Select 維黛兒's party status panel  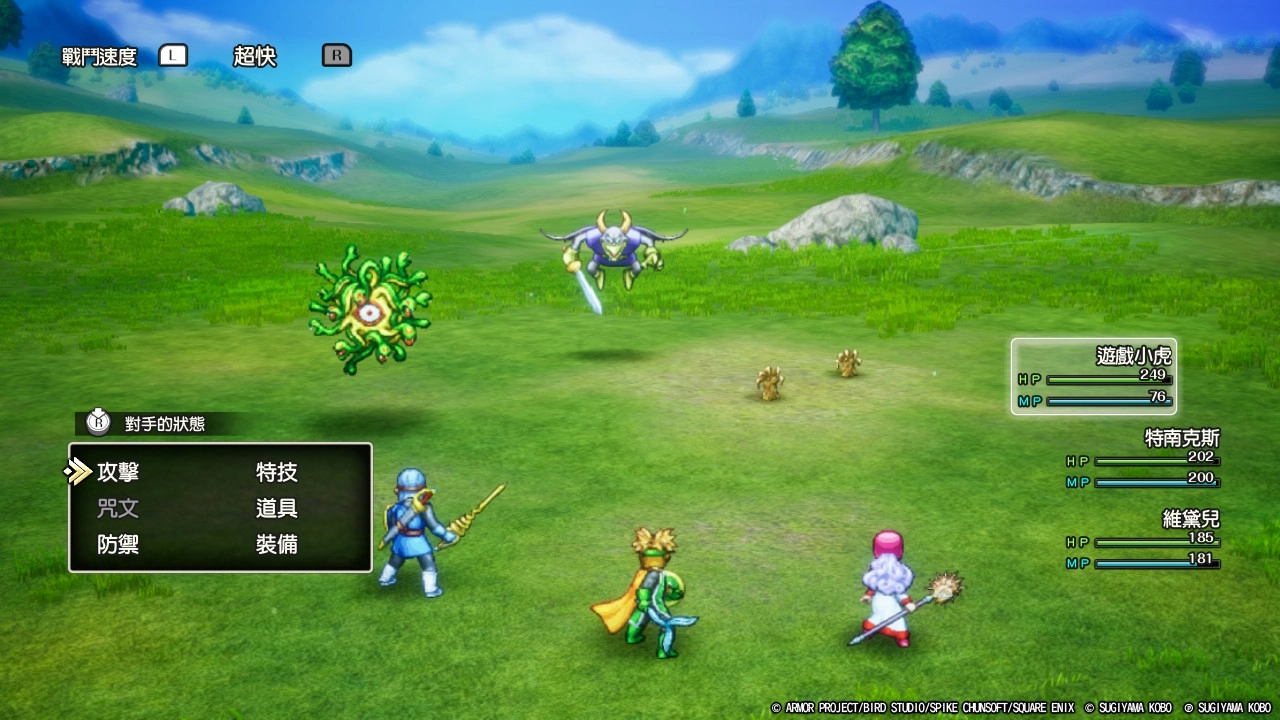coord(1143,541)
